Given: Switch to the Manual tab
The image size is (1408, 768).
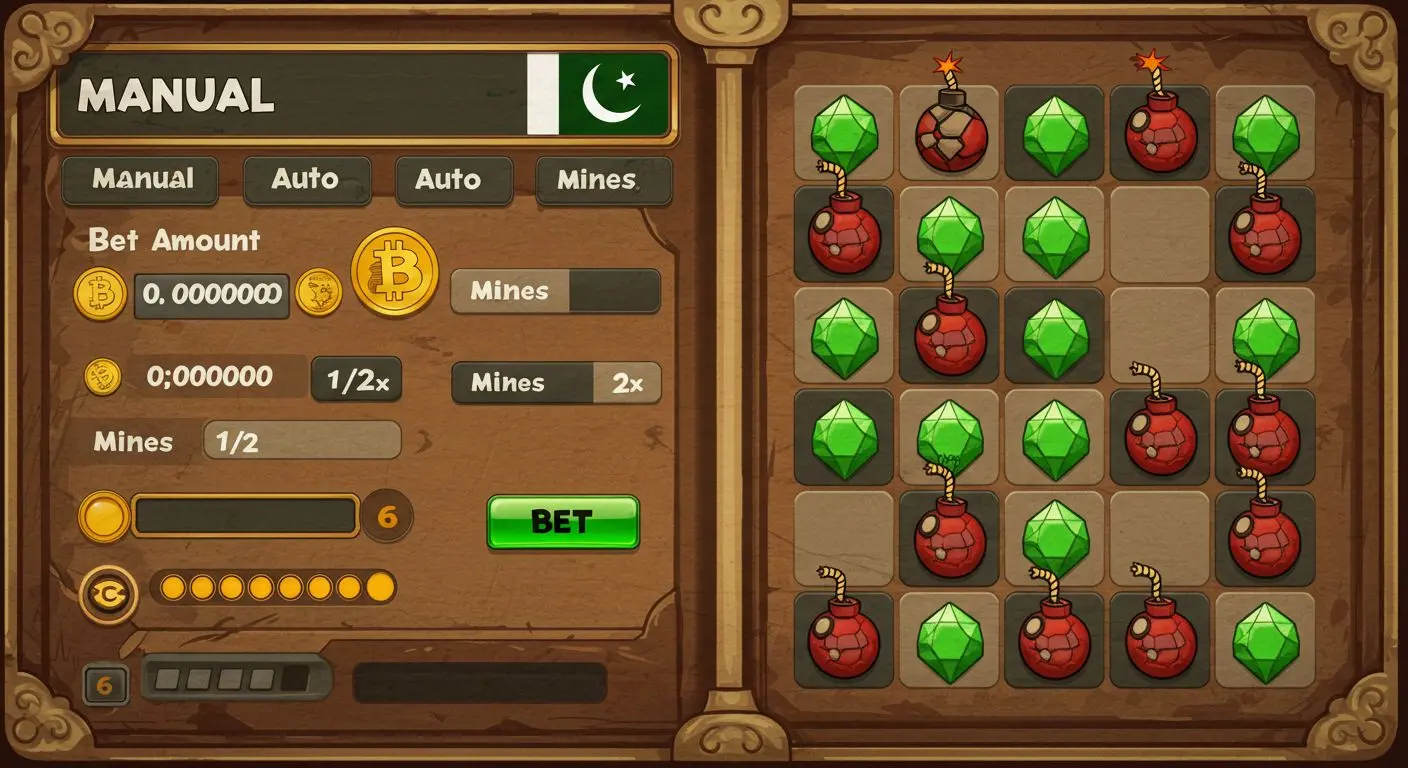Looking at the screenshot, I should 139,180.
